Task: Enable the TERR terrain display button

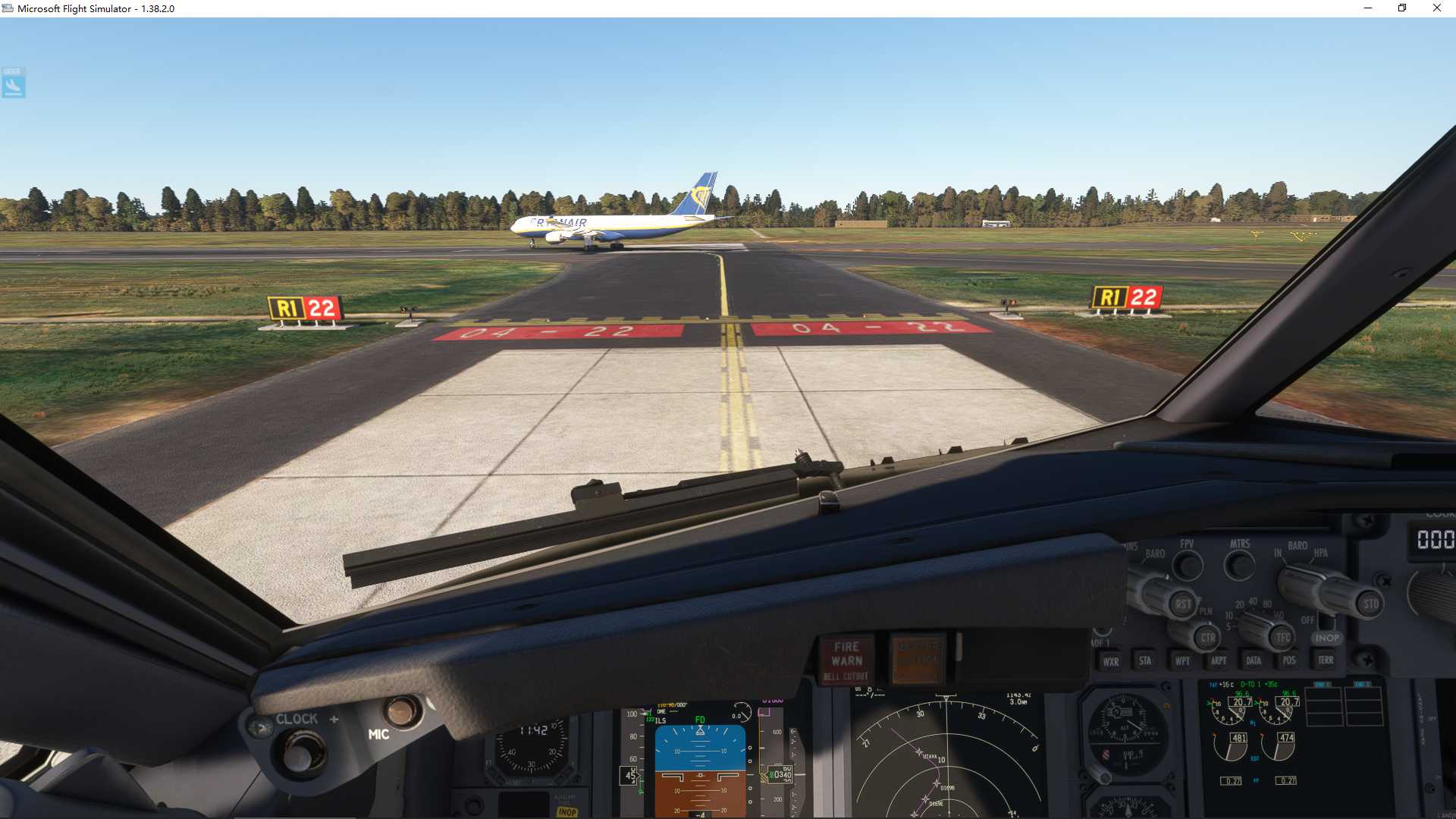Action: click(x=1324, y=661)
